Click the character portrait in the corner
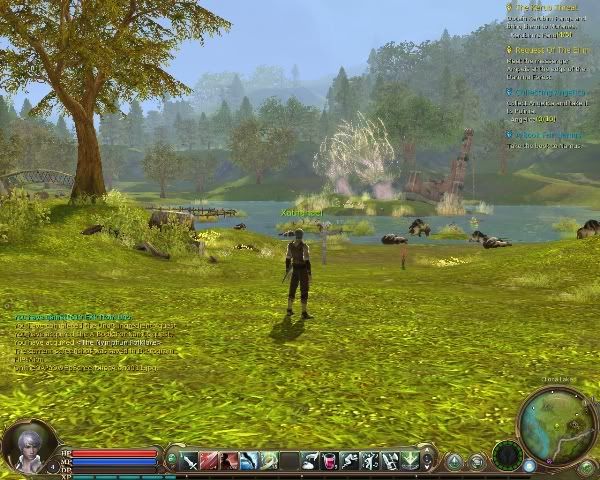The image size is (600, 480). click(26, 447)
